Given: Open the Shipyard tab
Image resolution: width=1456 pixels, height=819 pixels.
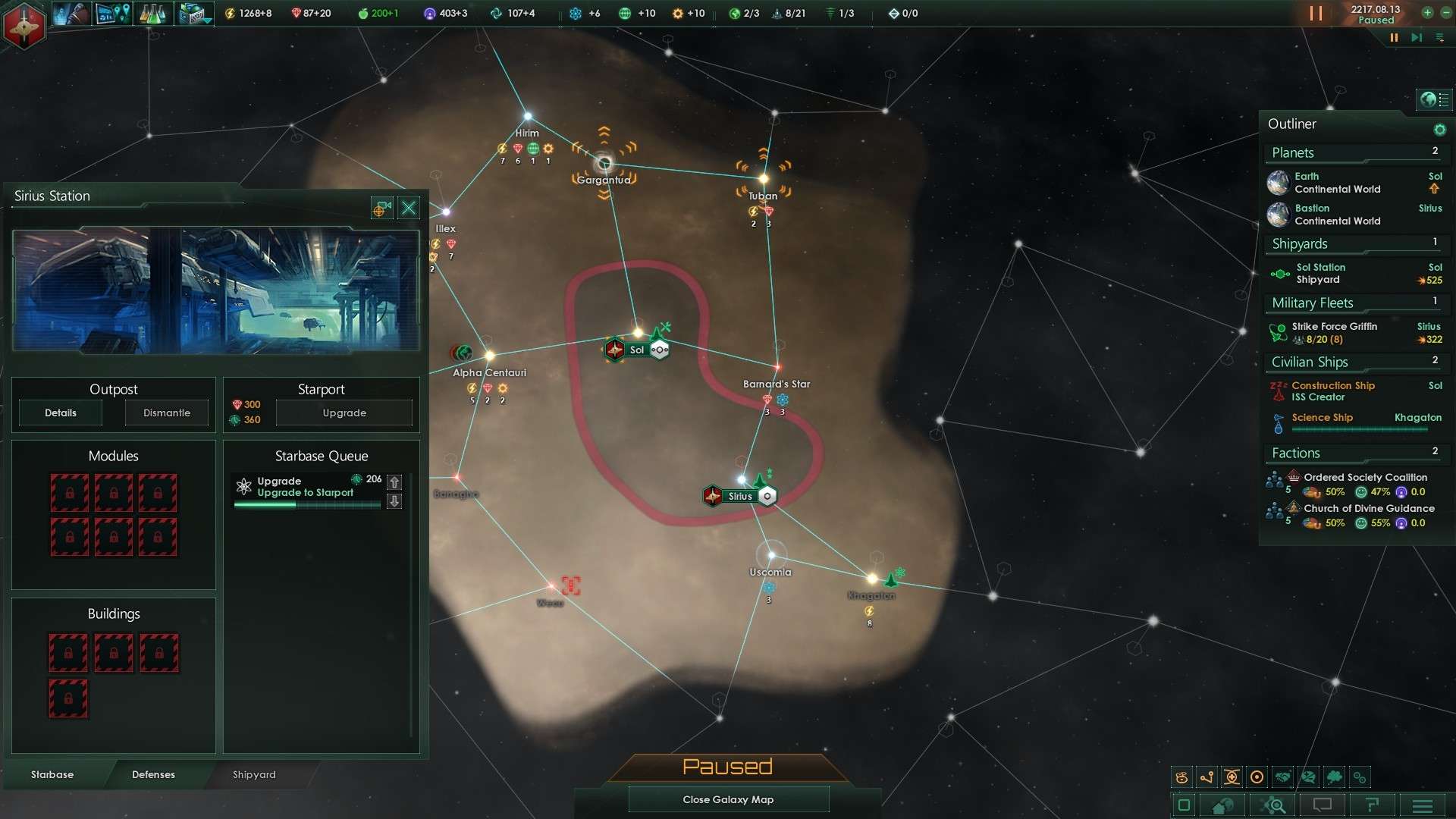Looking at the screenshot, I should tap(254, 774).
